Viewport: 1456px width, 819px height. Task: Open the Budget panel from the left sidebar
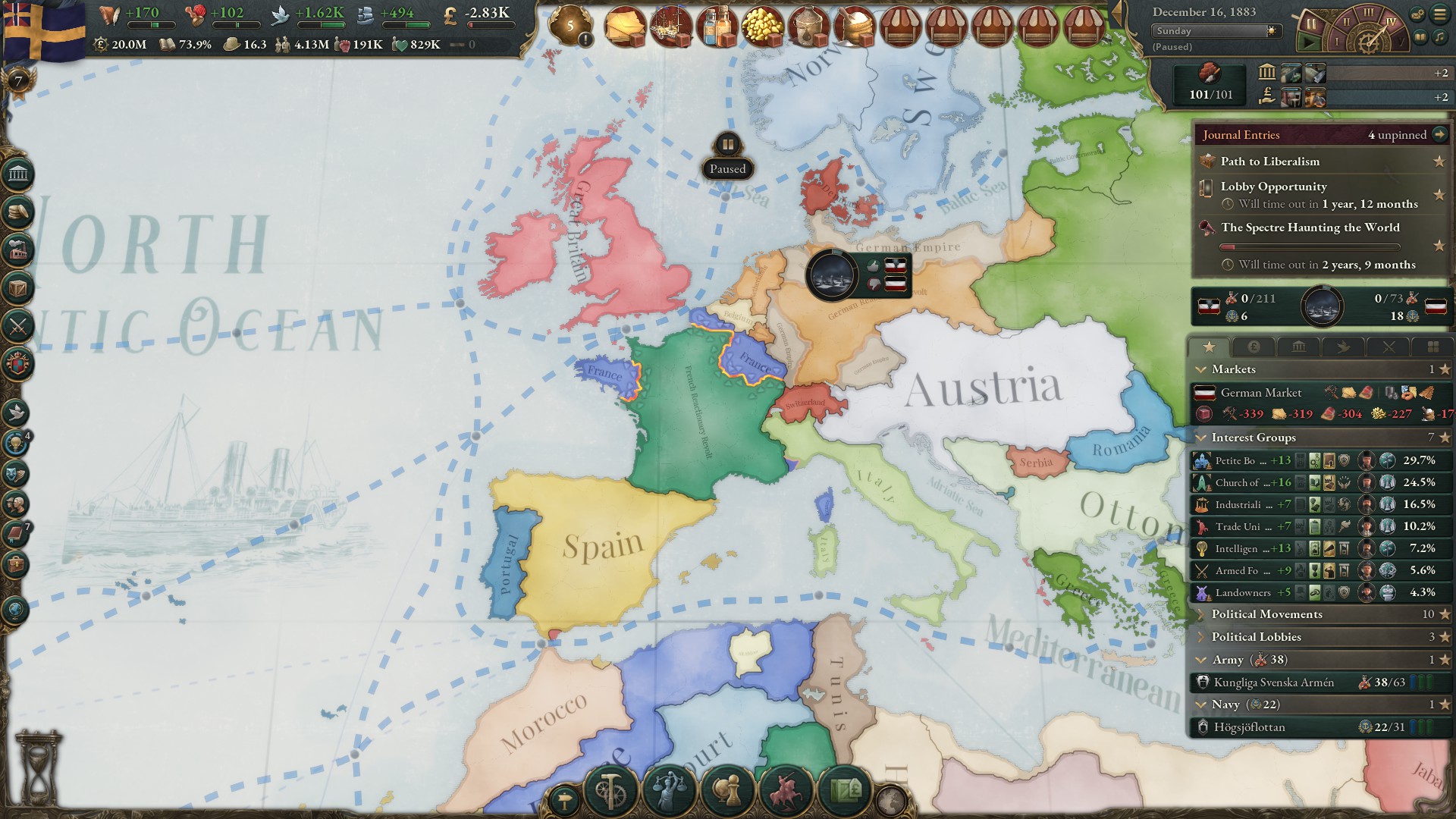pos(19,211)
